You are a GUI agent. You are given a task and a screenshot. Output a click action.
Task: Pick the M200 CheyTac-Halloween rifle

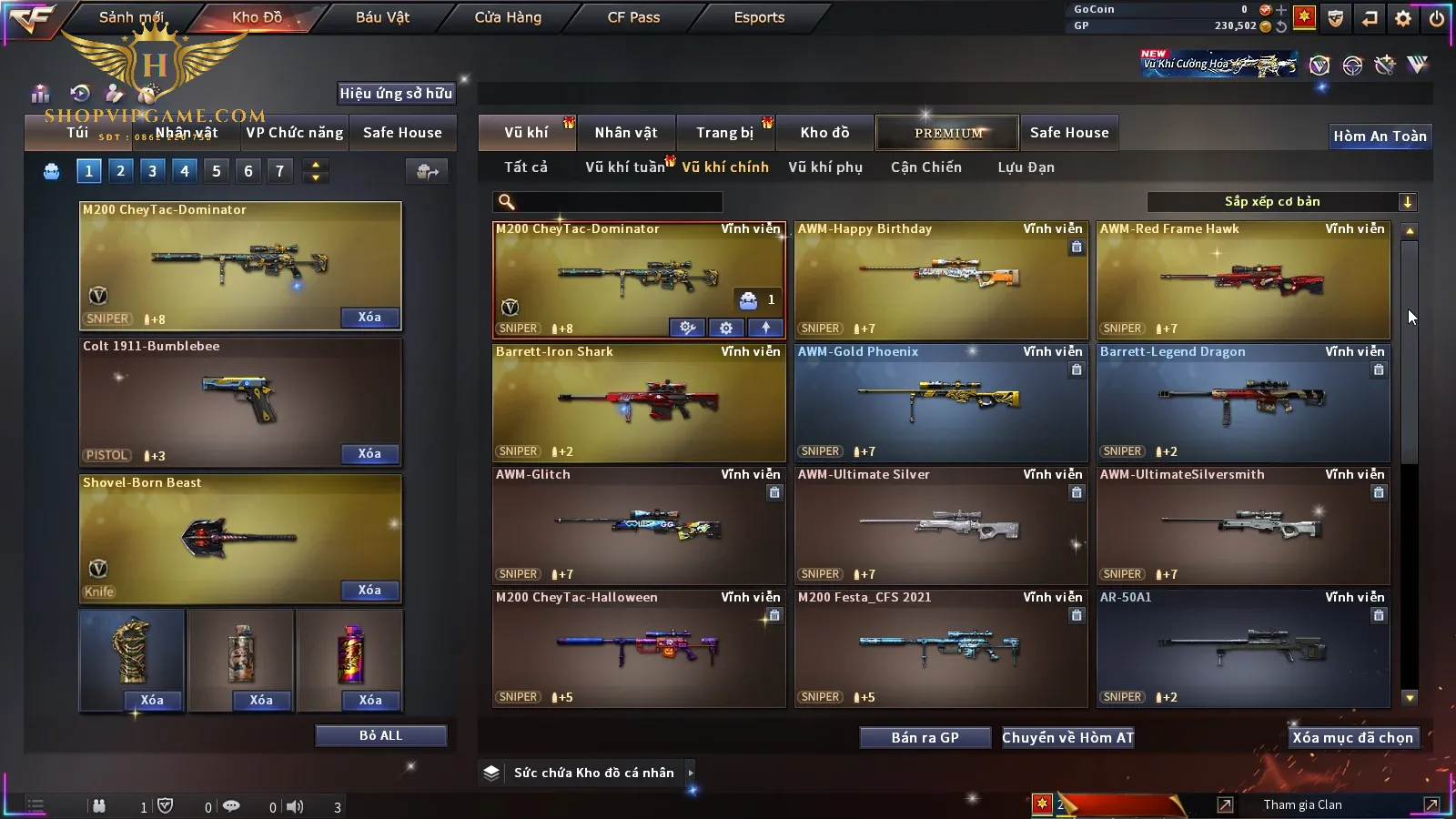click(x=639, y=648)
